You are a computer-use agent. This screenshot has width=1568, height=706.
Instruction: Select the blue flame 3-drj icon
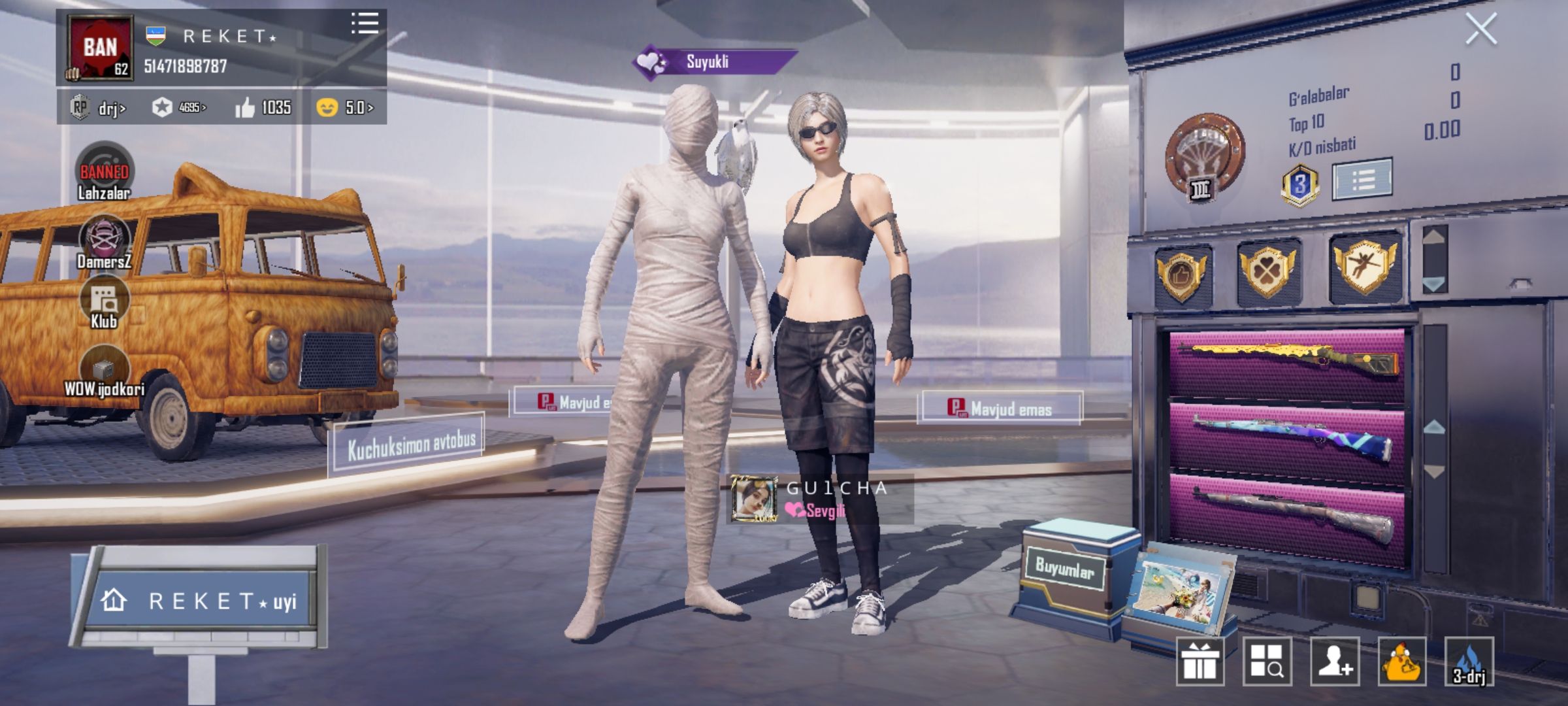pos(1469,662)
